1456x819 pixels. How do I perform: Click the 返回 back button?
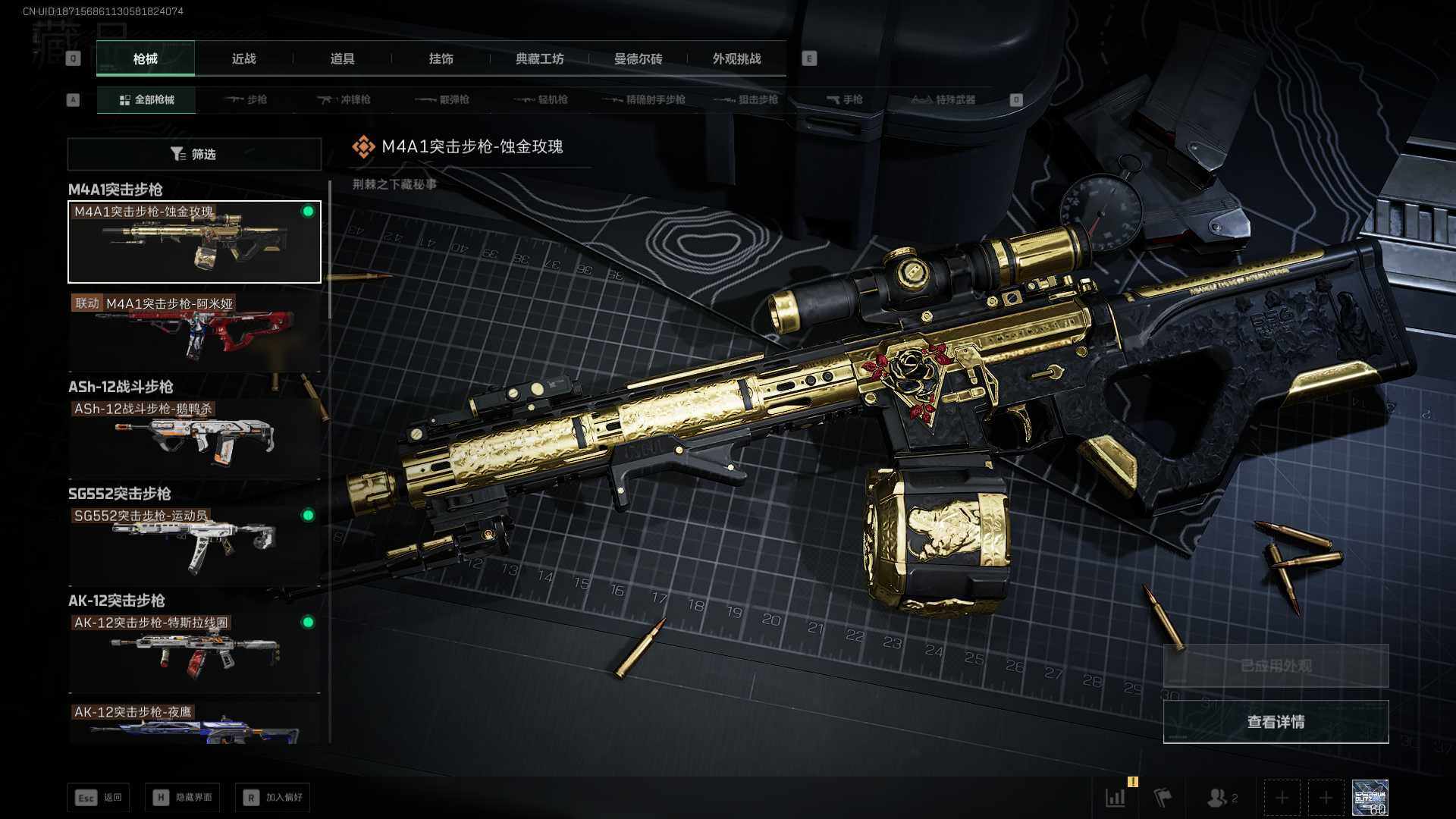(99, 798)
